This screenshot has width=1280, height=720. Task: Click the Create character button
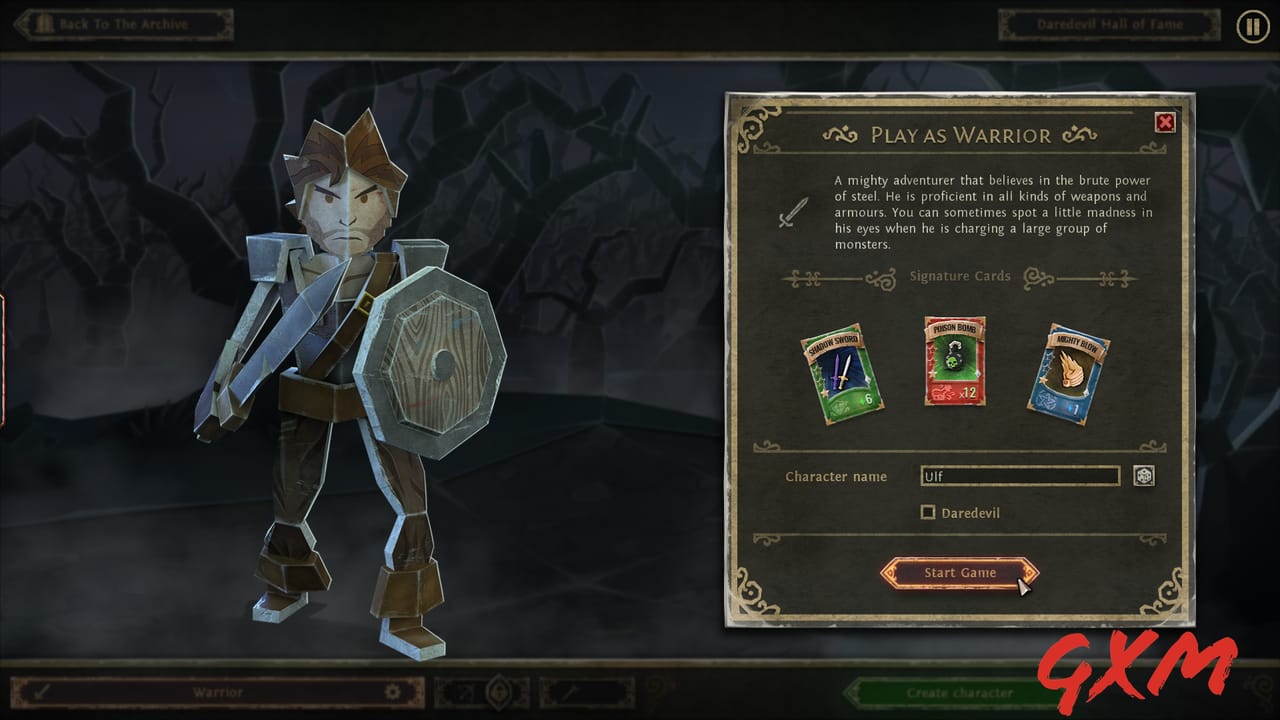pos(960,692)
